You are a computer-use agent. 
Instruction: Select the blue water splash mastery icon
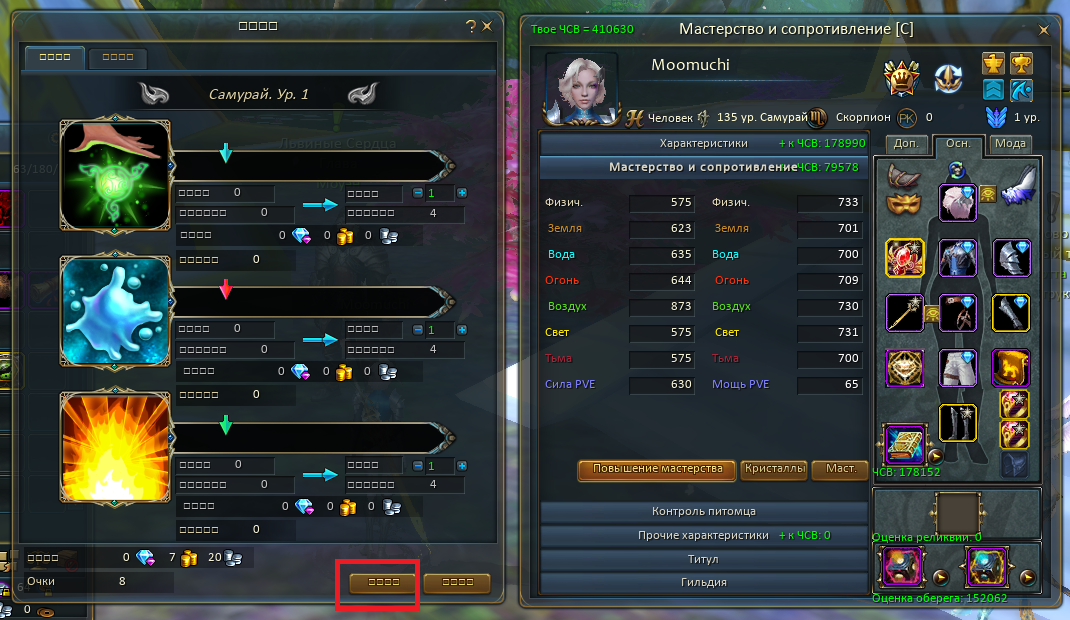pos(115,311)
